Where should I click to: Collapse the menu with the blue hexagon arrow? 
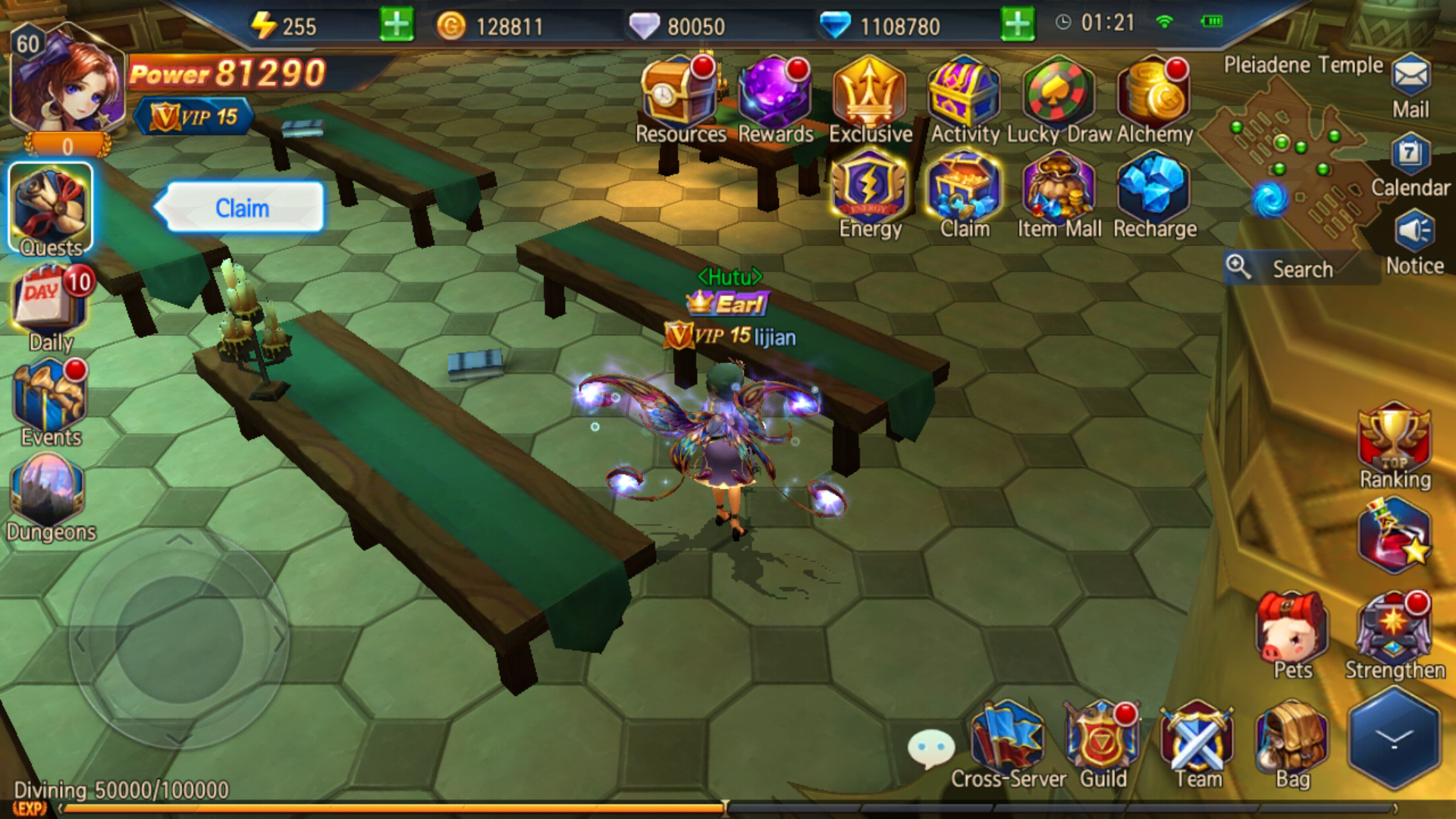(1394, 738)
